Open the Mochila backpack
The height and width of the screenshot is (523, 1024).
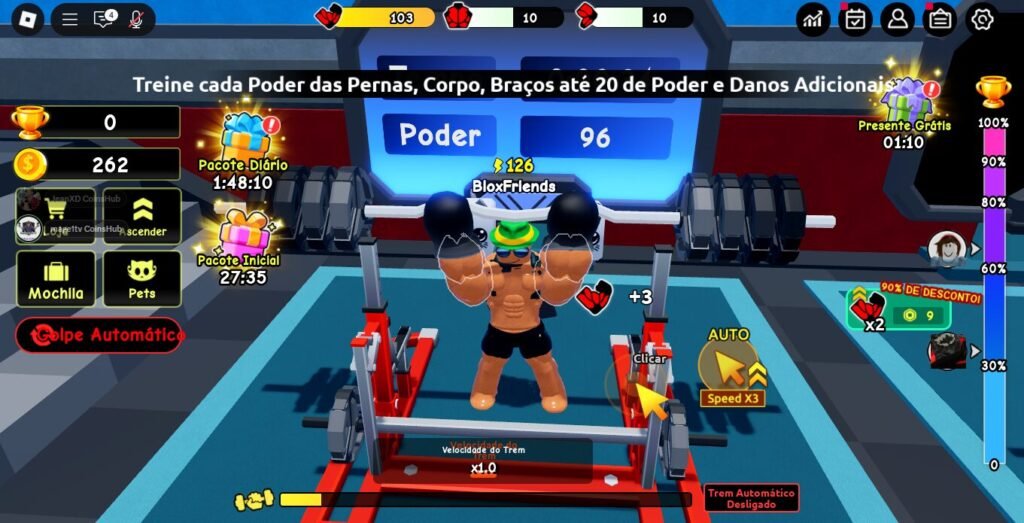pyautogui.click(x=56, y=278)
